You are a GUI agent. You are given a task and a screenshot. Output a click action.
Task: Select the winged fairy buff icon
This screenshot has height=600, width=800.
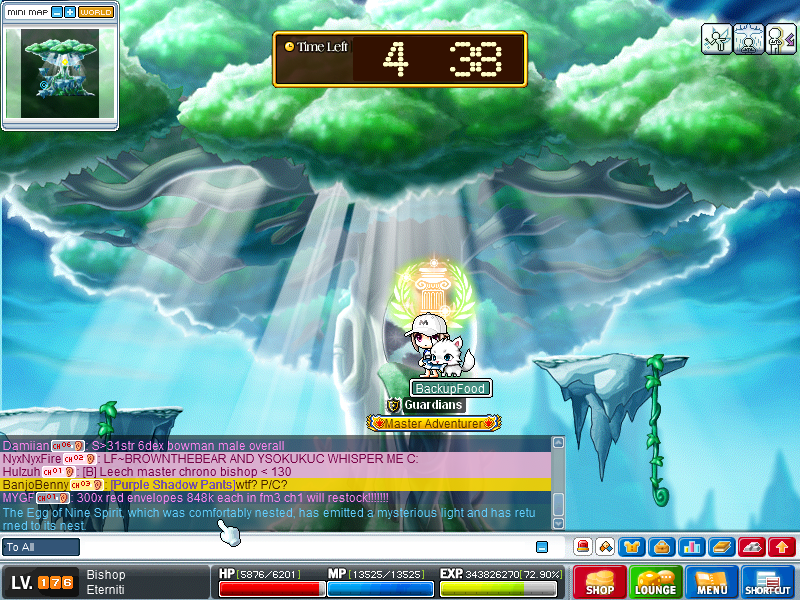coord(716,37)
